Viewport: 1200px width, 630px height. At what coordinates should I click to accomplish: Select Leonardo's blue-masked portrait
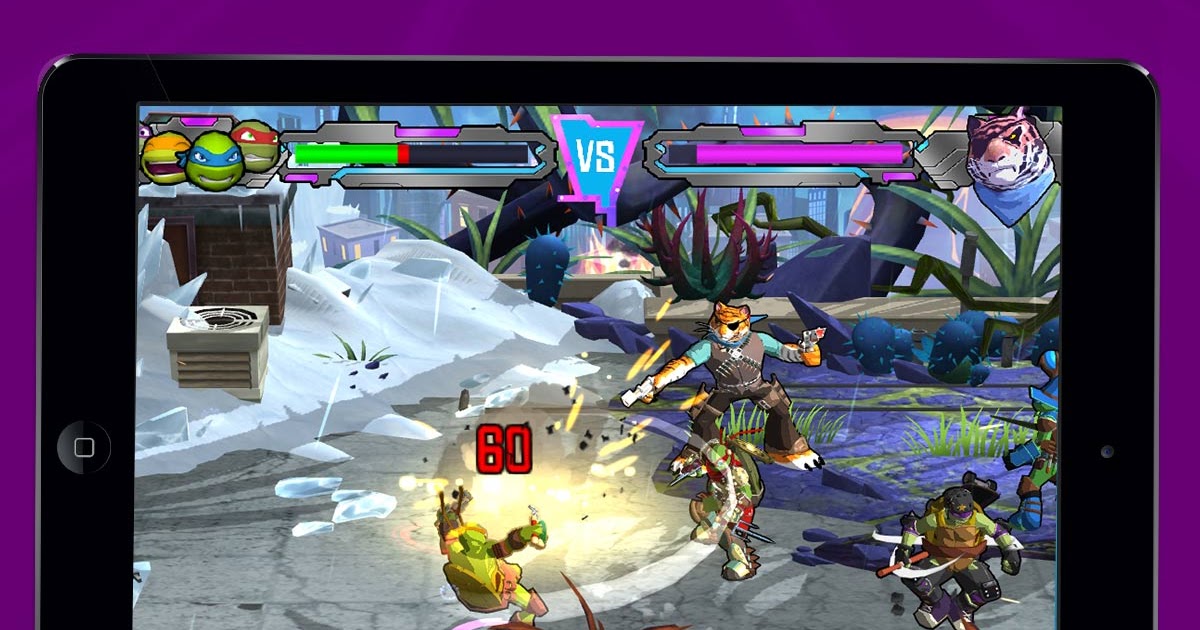pyautogui.click(x=212, y=160)
